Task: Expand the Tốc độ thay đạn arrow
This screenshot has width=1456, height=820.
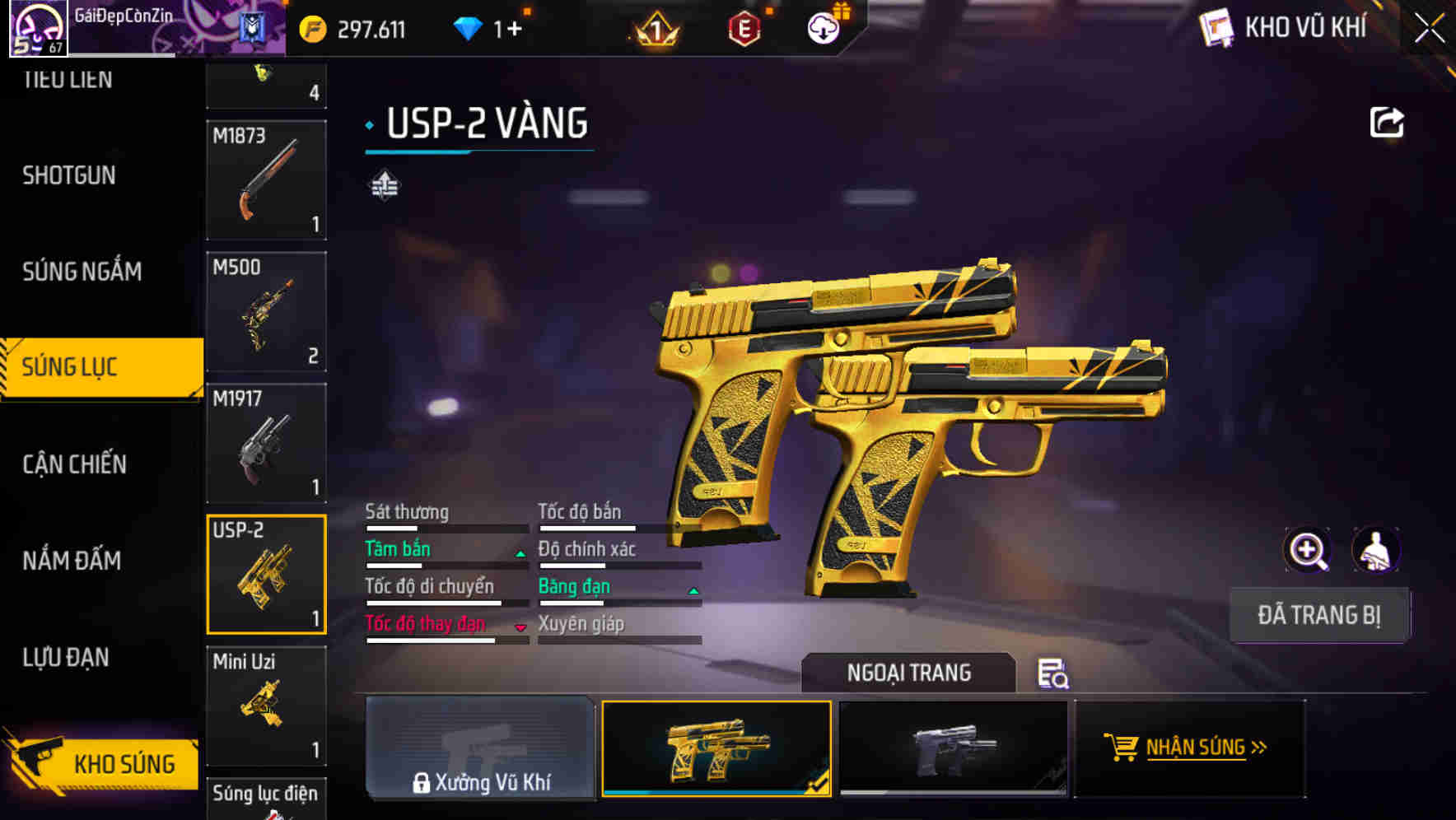Action: tap(520, 629)
